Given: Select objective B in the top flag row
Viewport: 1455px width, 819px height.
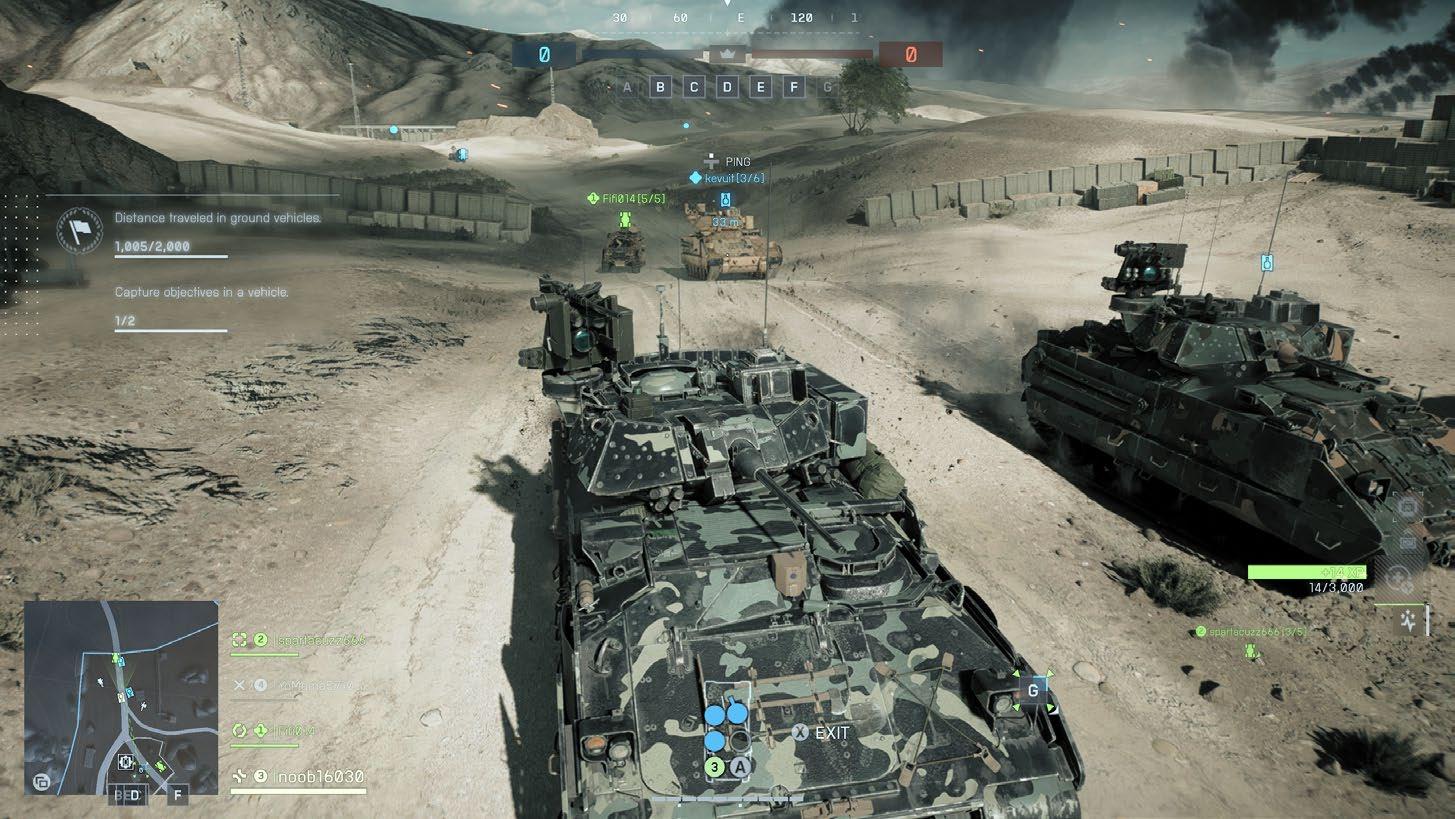Looking at the screenshot, I should coord(660,87).
